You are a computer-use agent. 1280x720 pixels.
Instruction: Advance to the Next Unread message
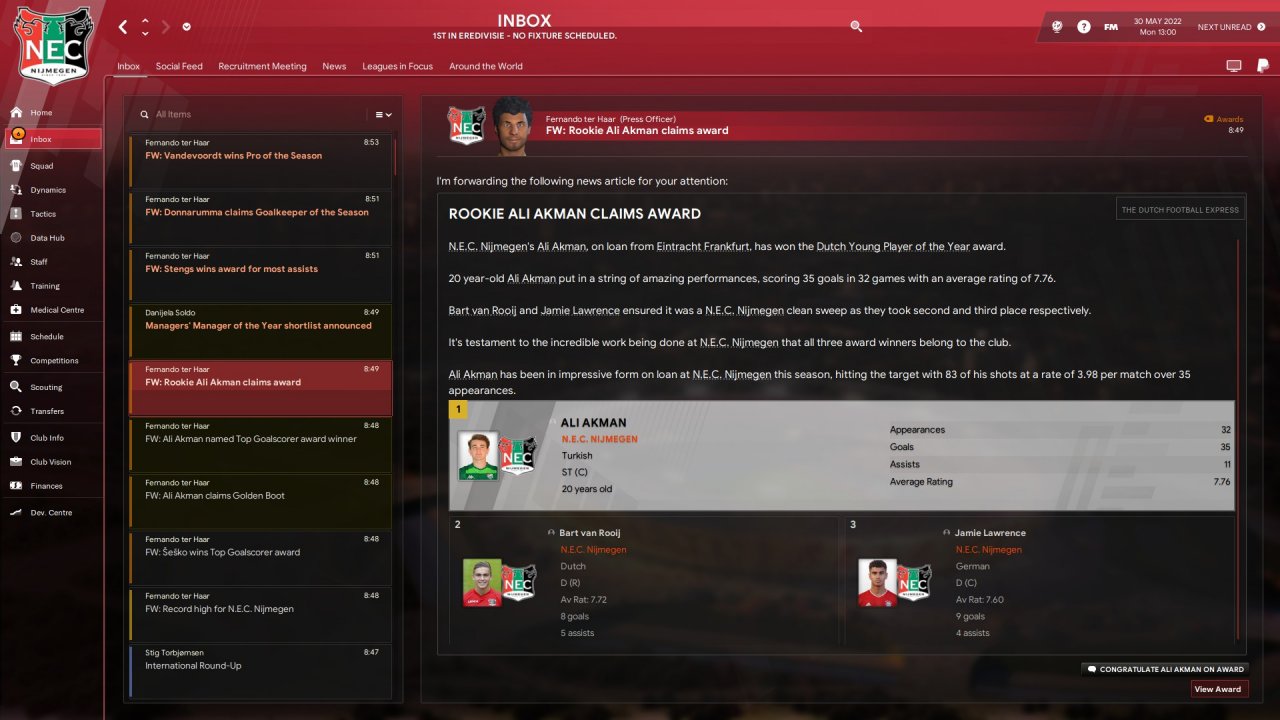coord(1225,27)
